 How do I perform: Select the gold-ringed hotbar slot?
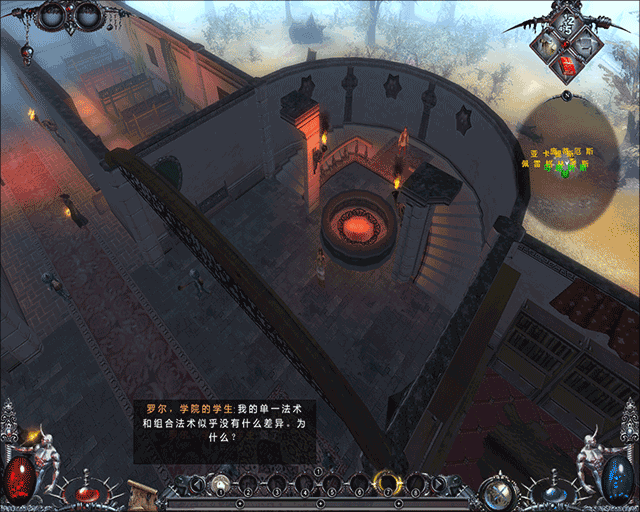[386, 484]
